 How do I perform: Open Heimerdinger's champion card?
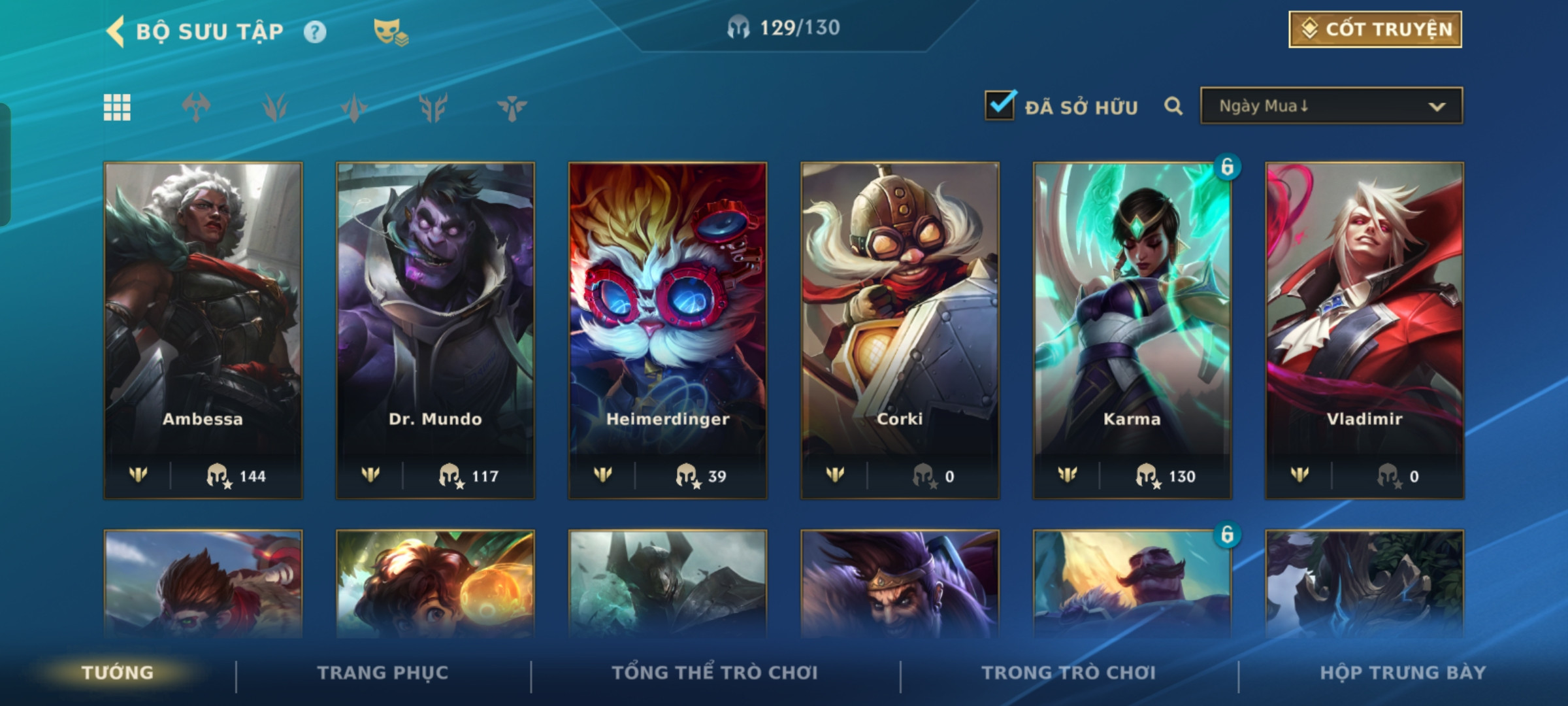click(x=668, y=330)
